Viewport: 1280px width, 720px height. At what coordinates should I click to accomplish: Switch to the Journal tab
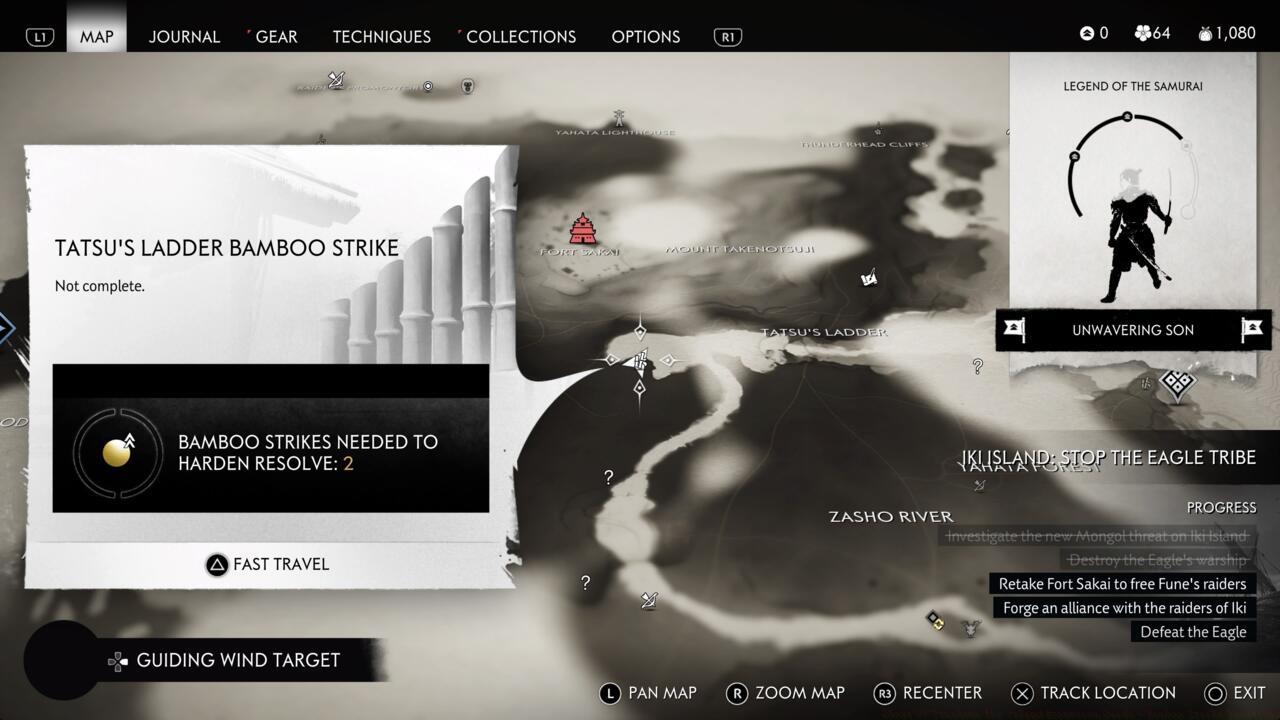(184, 36)
